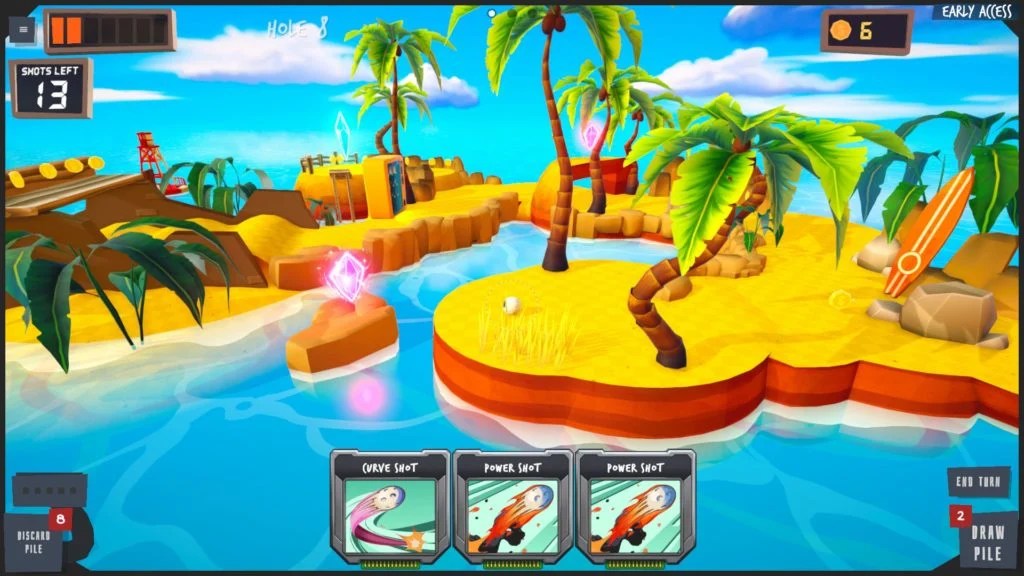The height and width of the screenshot is (576, 1024).
Task: Open the Draw Pile
Action: [986, 541]
